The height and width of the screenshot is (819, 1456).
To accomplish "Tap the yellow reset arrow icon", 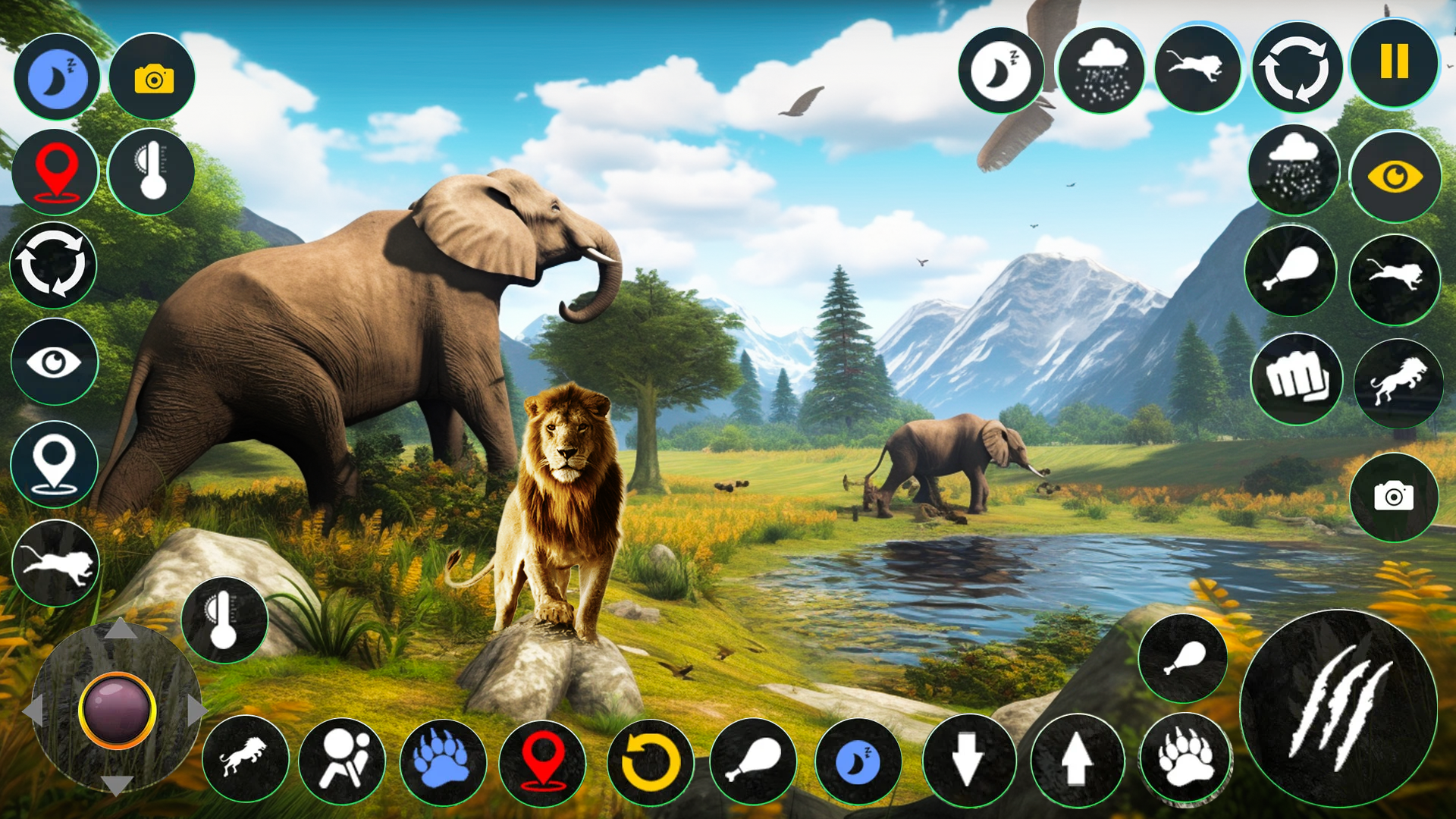I will click(x=651, y=762).
